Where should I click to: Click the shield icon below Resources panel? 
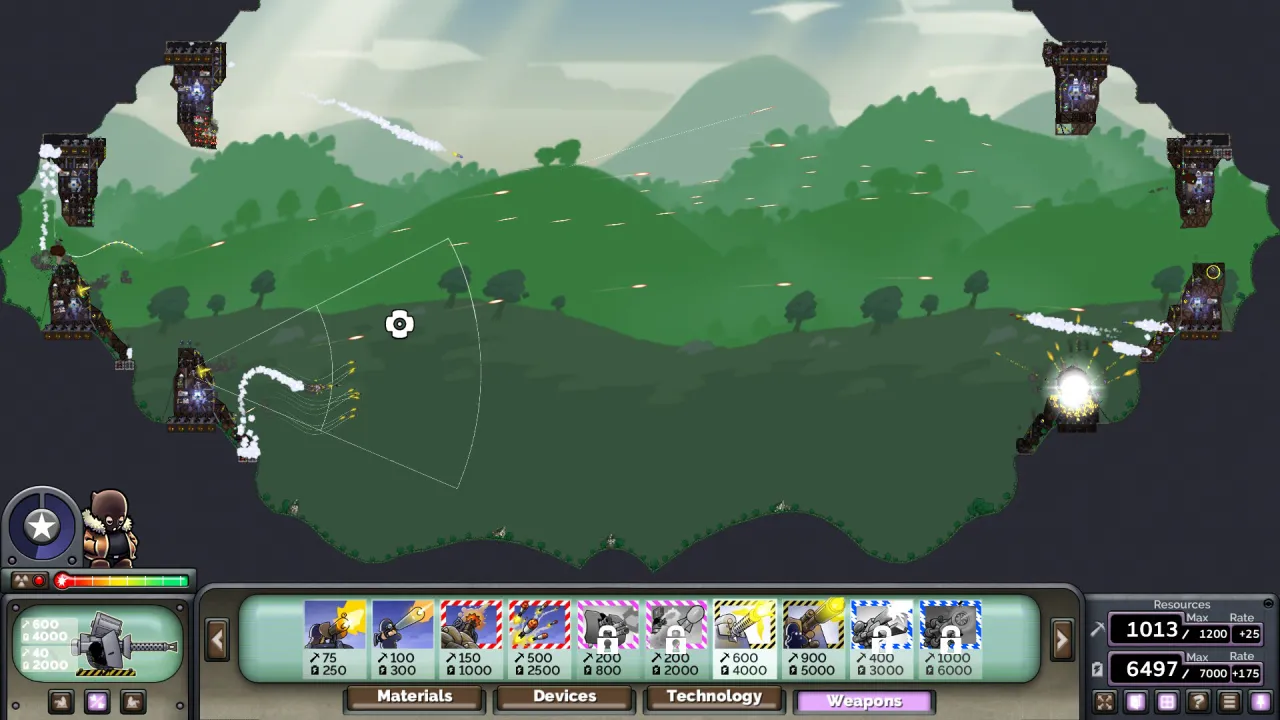coord(1136,700)
